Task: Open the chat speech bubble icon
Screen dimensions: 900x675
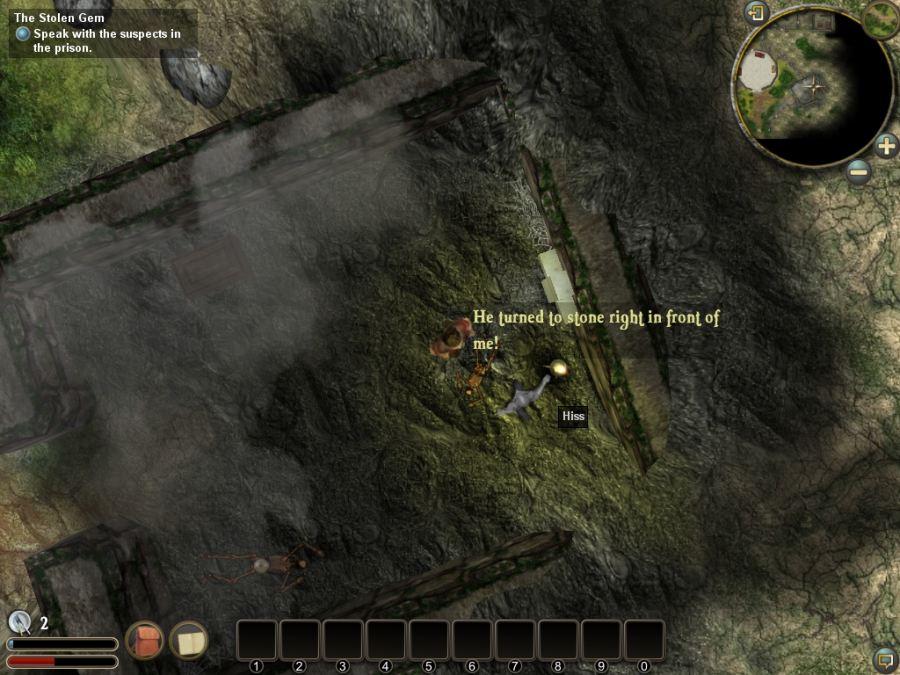Action: pos(884,659)
